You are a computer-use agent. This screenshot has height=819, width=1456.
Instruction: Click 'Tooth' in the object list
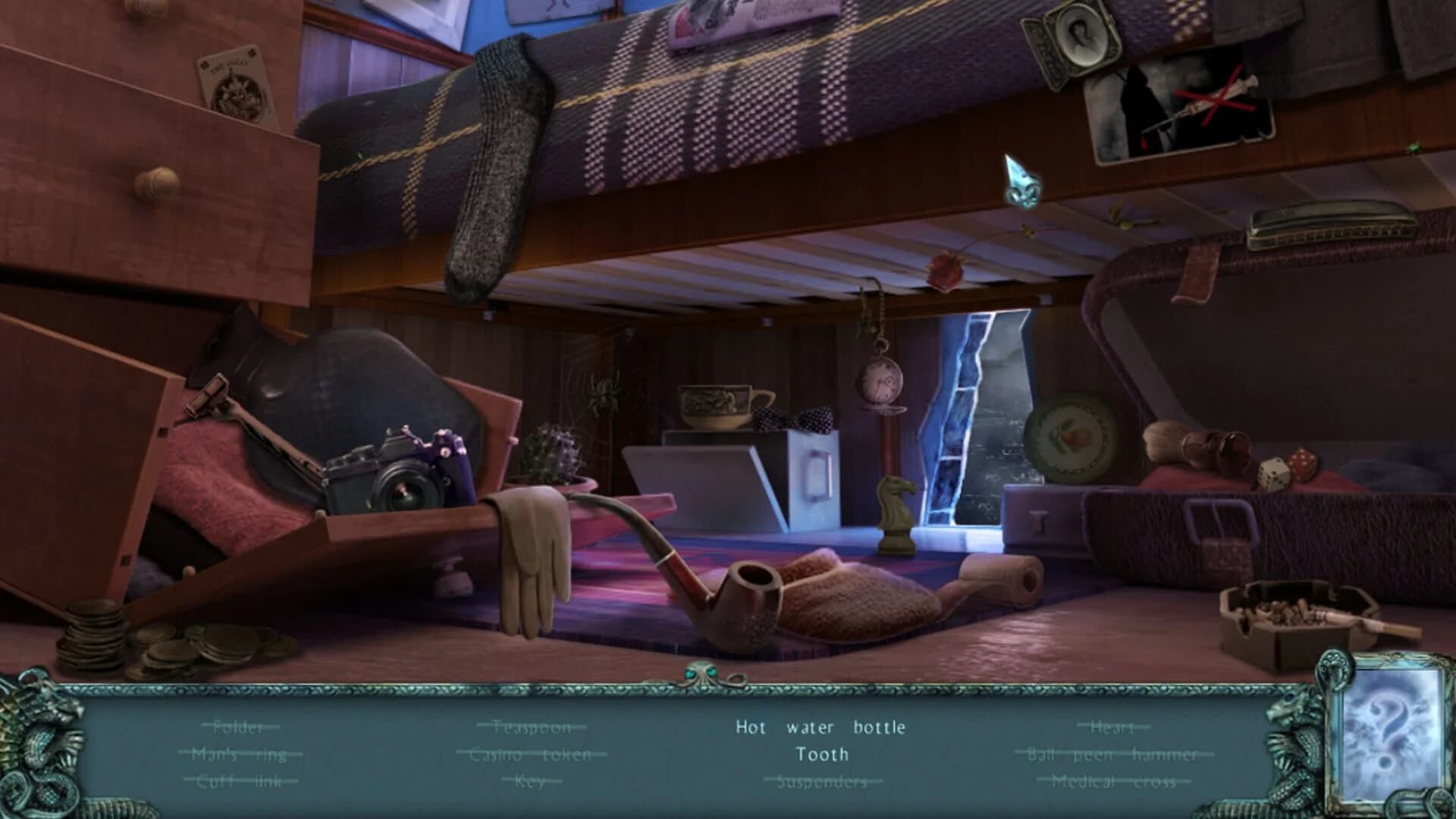[821, 755]
